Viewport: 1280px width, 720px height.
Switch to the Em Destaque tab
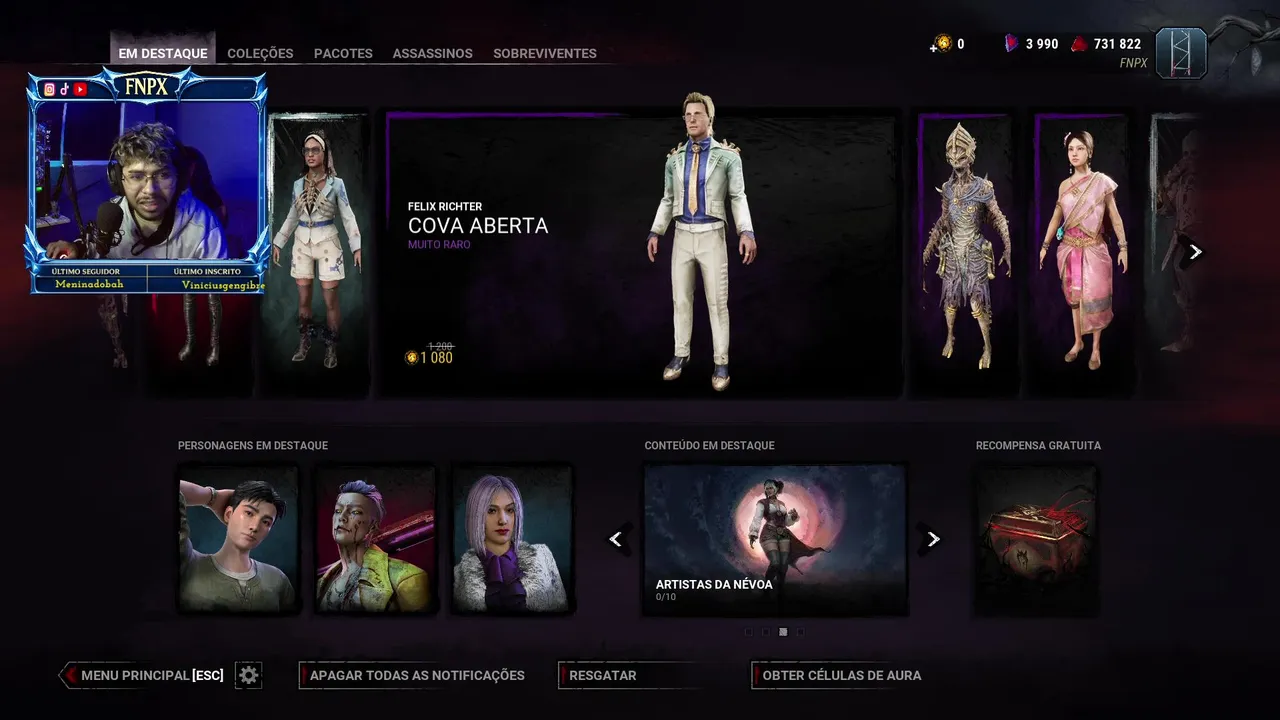pos(163,53)
